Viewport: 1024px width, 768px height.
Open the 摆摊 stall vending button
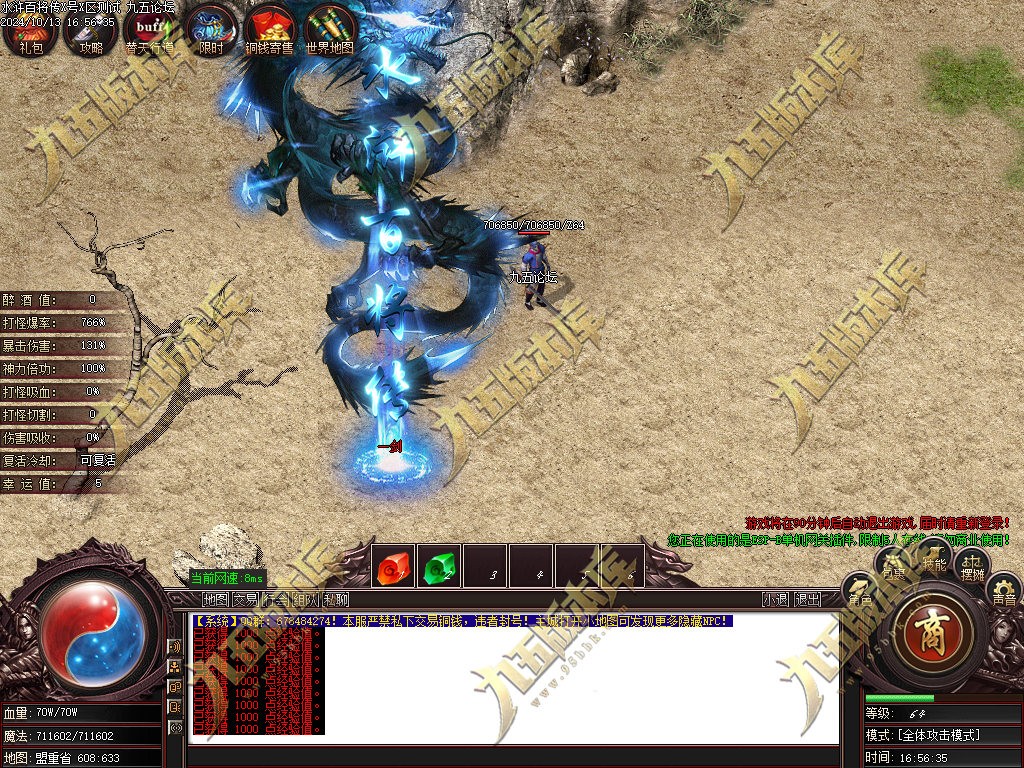pyautogui.click(x=972, y=567)
